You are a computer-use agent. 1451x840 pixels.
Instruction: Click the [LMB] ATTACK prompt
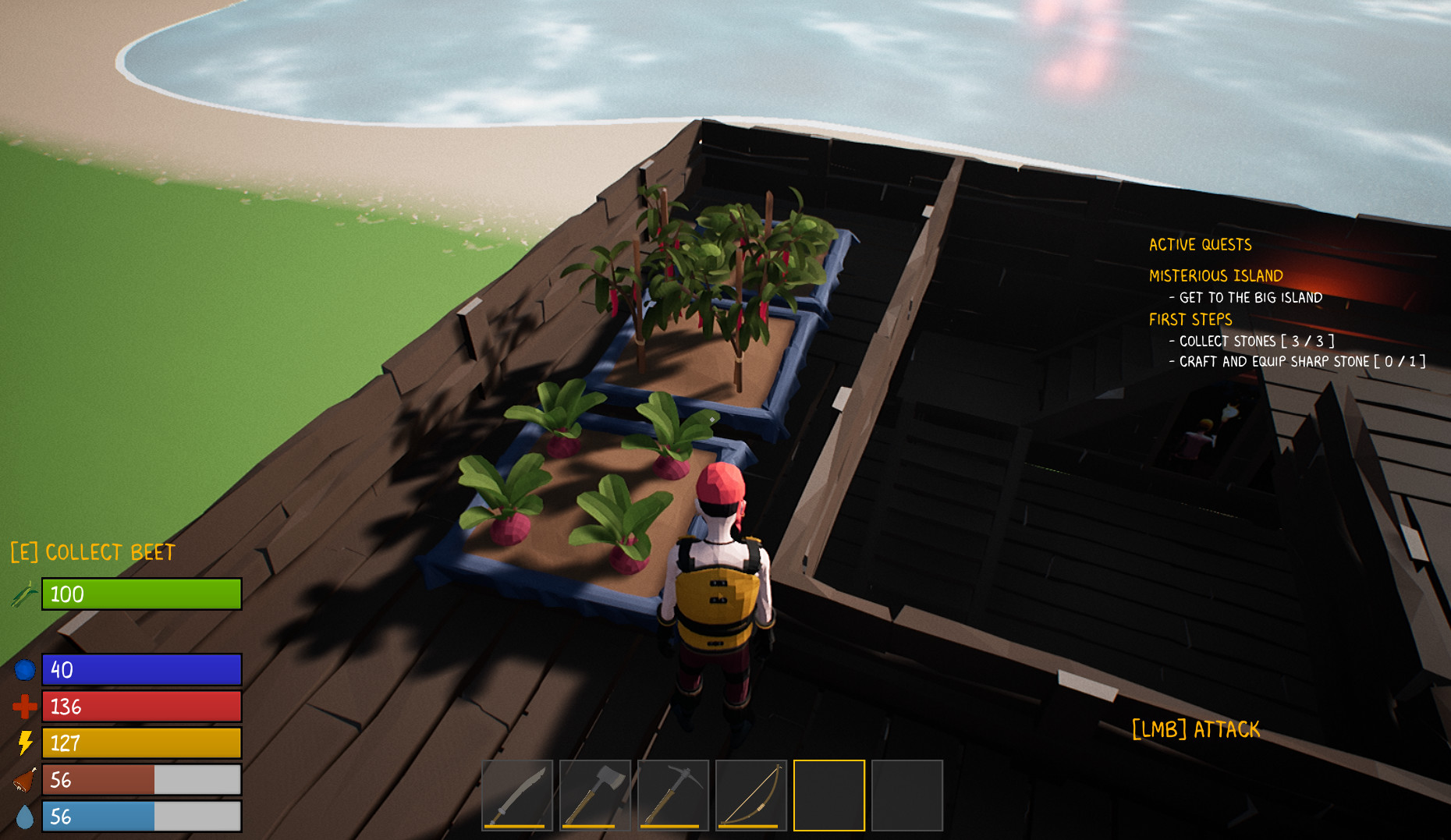pyautogui.click(x=1196, y=730)
